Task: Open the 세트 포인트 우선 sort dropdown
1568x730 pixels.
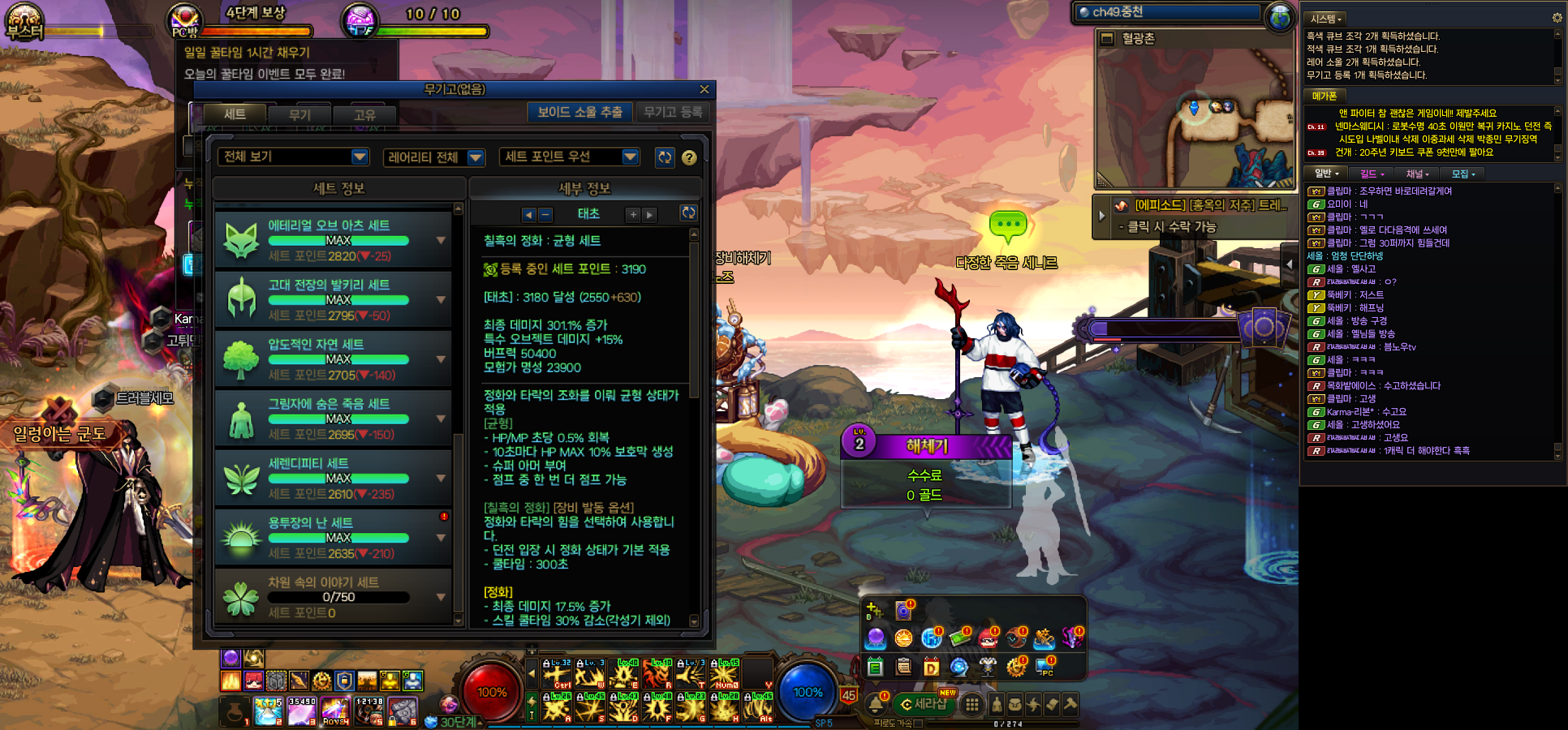Action: click(571, 157)
